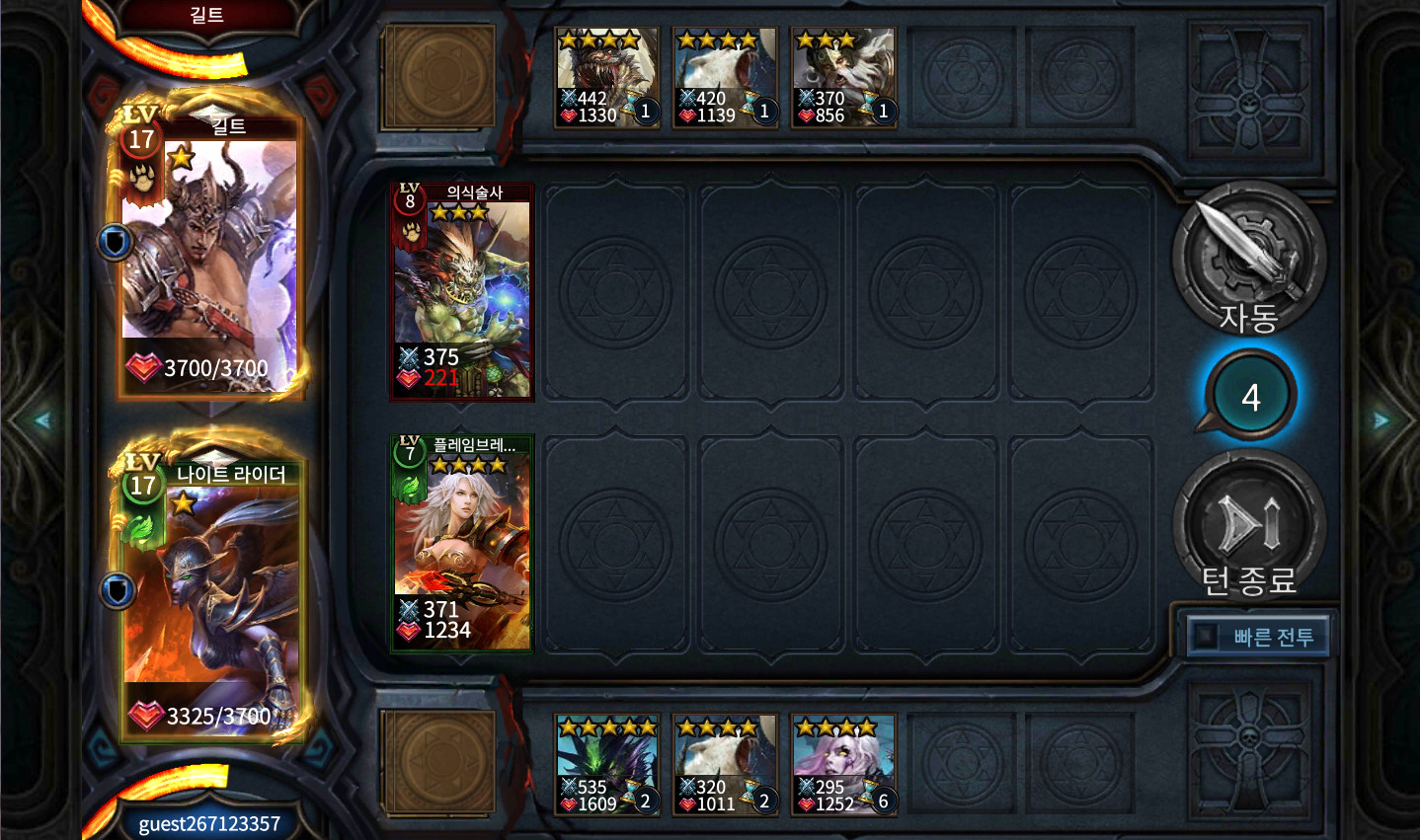Viewport: 1420px width, 840px height.
Task: Click the shield icon beside 길트
Action: [116, 242]
